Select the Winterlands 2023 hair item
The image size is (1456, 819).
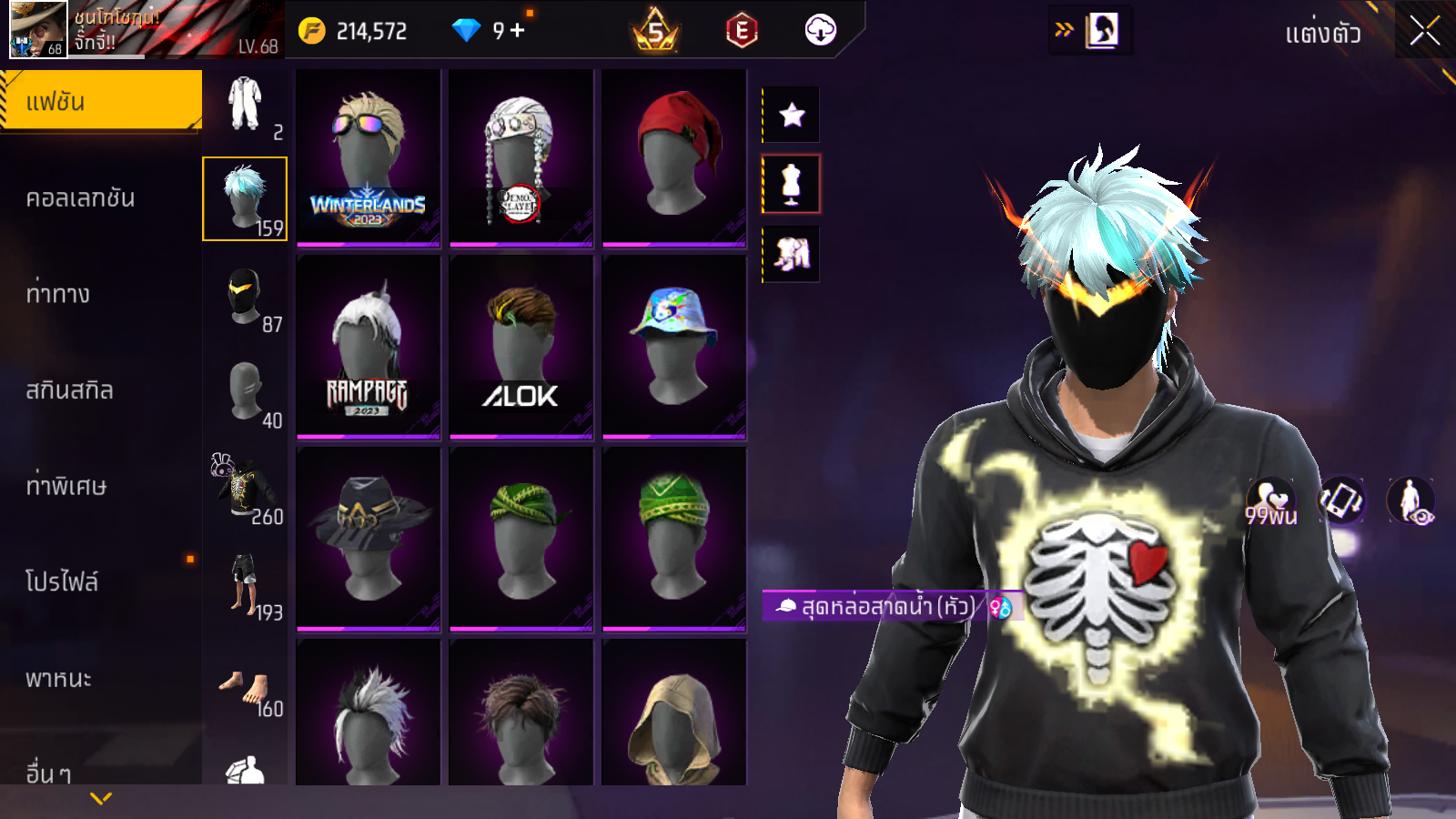pyautogui.click(x=369, y=157)
